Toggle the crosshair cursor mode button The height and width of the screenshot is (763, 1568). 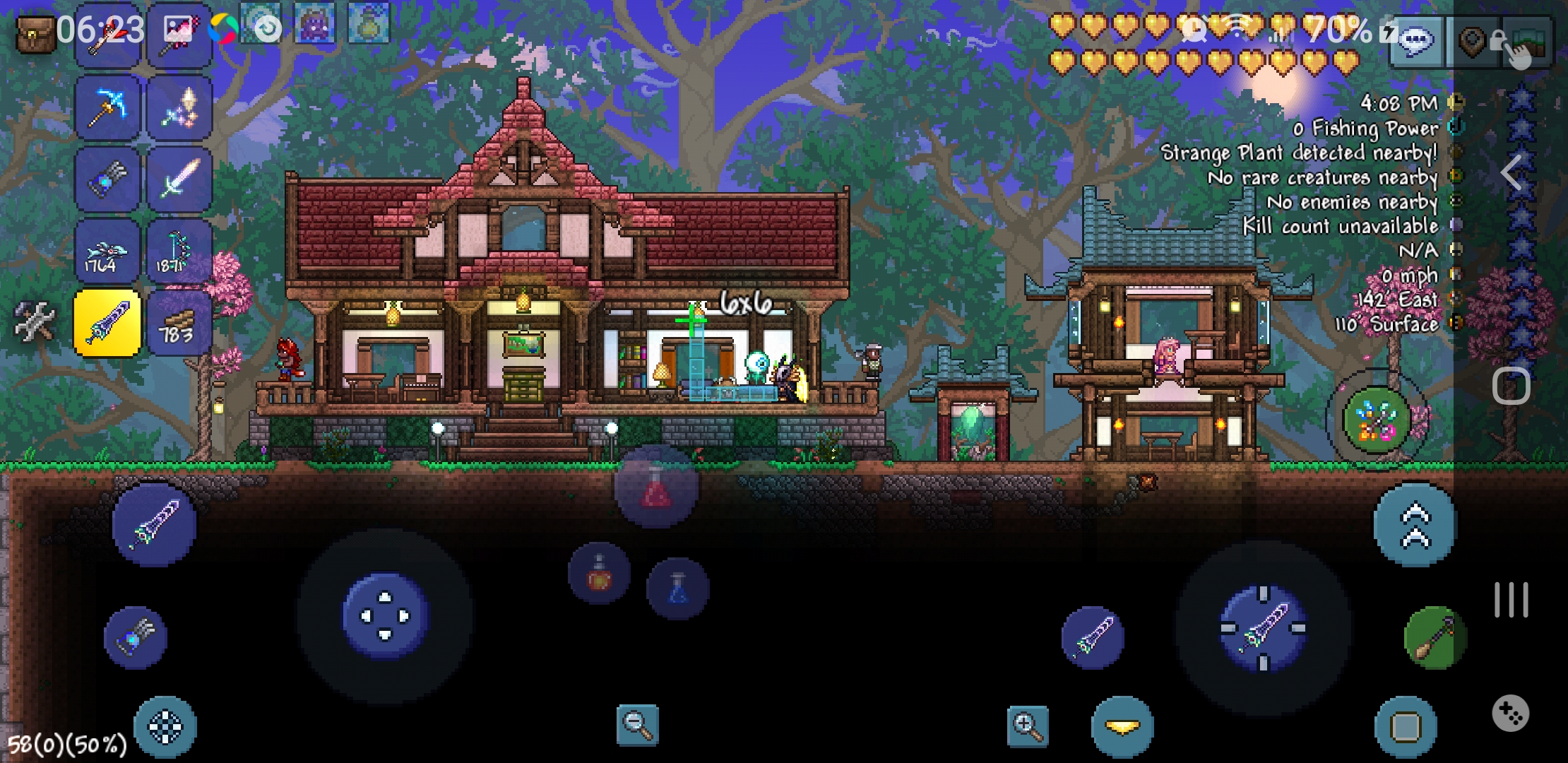pyautogui.click(x=165, y=727)
